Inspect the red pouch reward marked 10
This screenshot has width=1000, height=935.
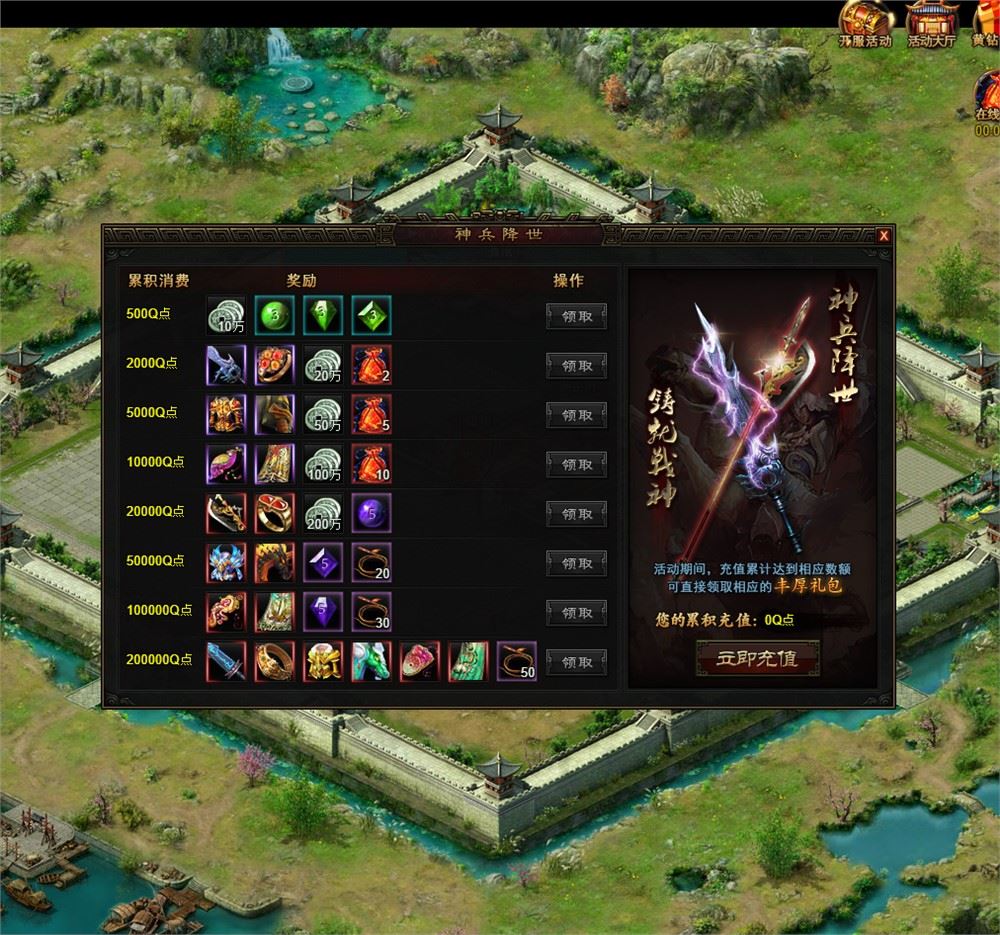pos(372,464)
